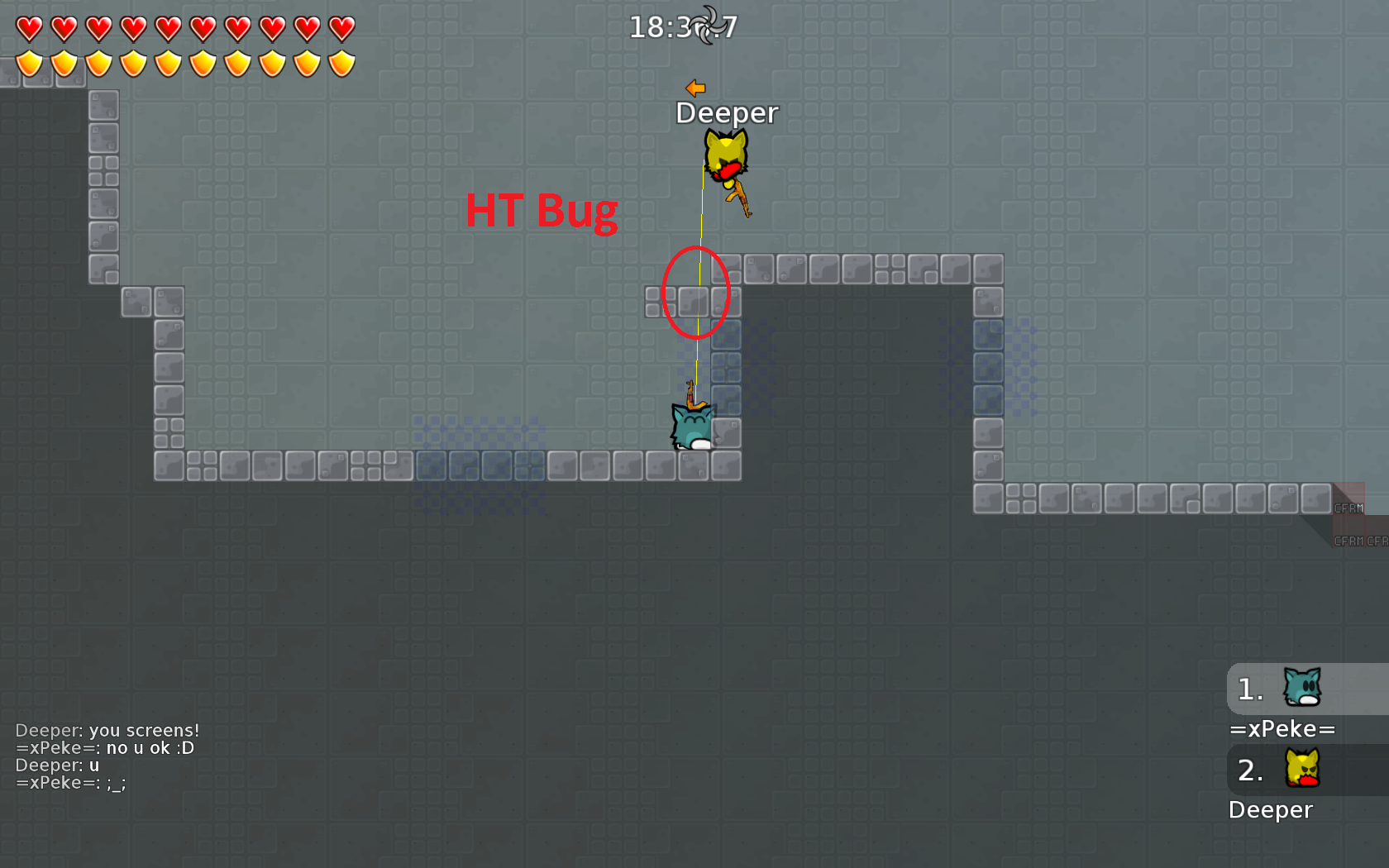Select the Deeper name under rank 2
This screenshot has width=1389, height=868.
[1271, 810]
